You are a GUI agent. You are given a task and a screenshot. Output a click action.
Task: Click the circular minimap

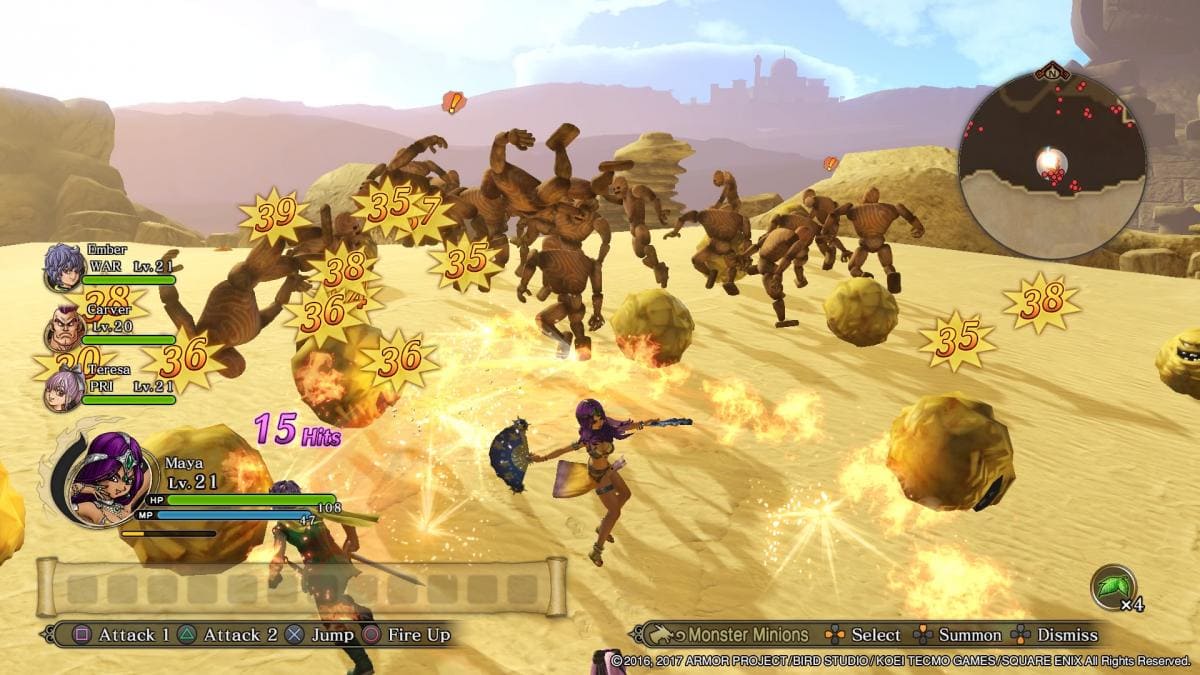coord(1051,164)
